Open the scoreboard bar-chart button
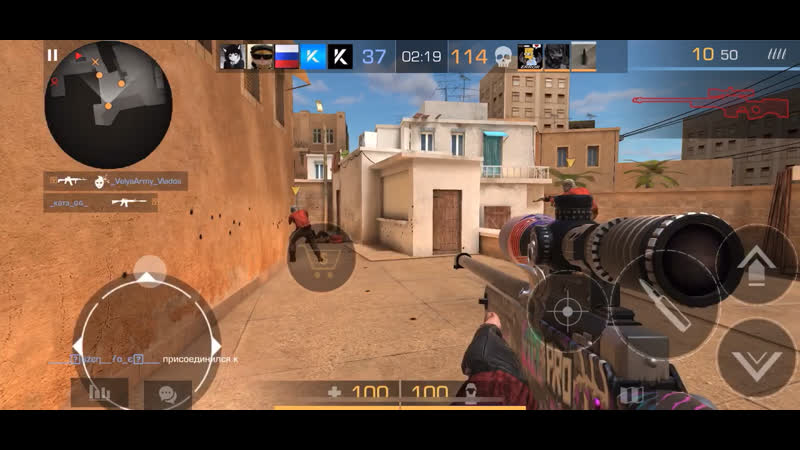800x450 pixels. [x=99, y=393]
